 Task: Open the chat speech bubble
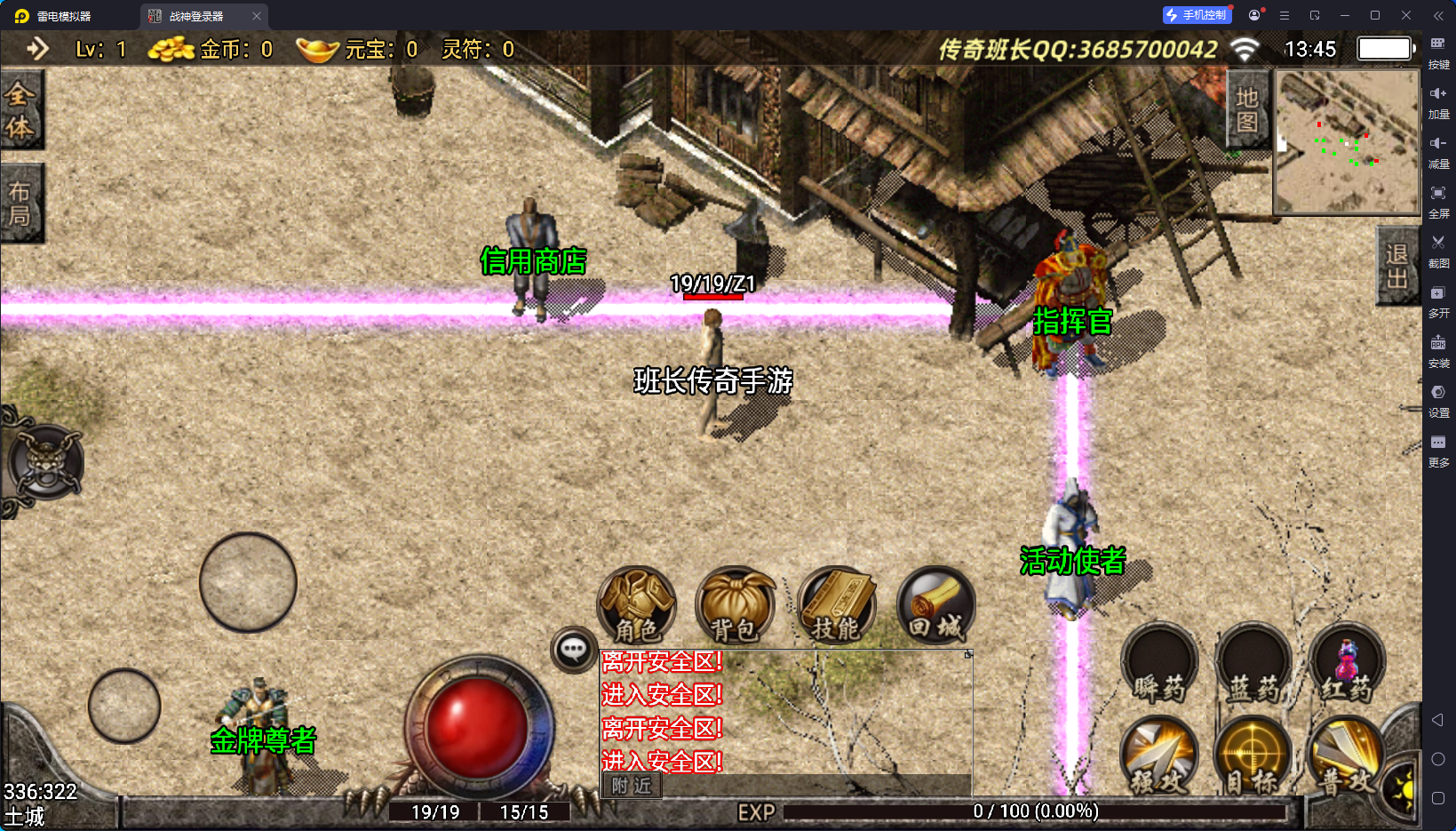point(573,650)
